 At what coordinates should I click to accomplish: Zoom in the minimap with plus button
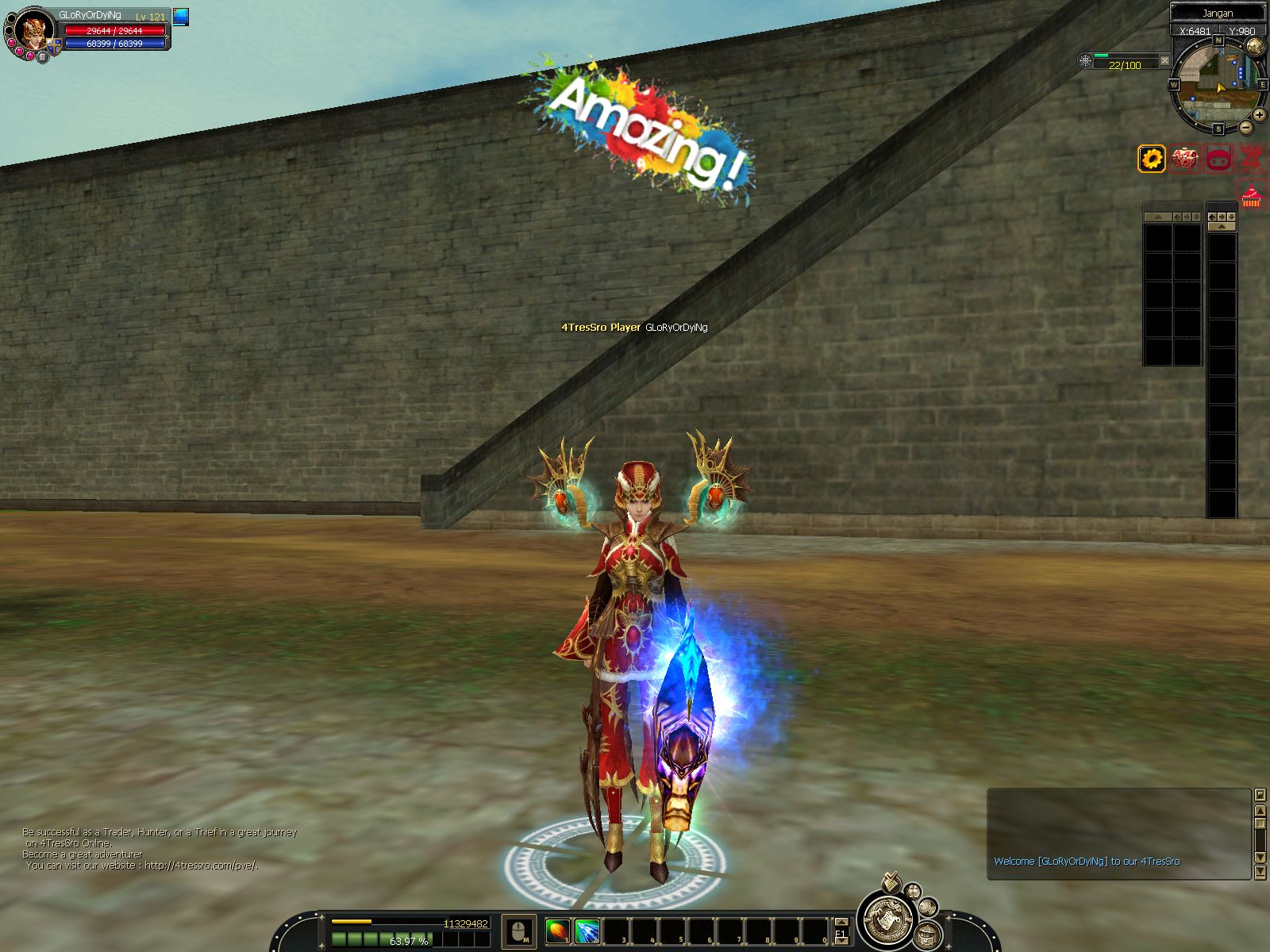1260,115
